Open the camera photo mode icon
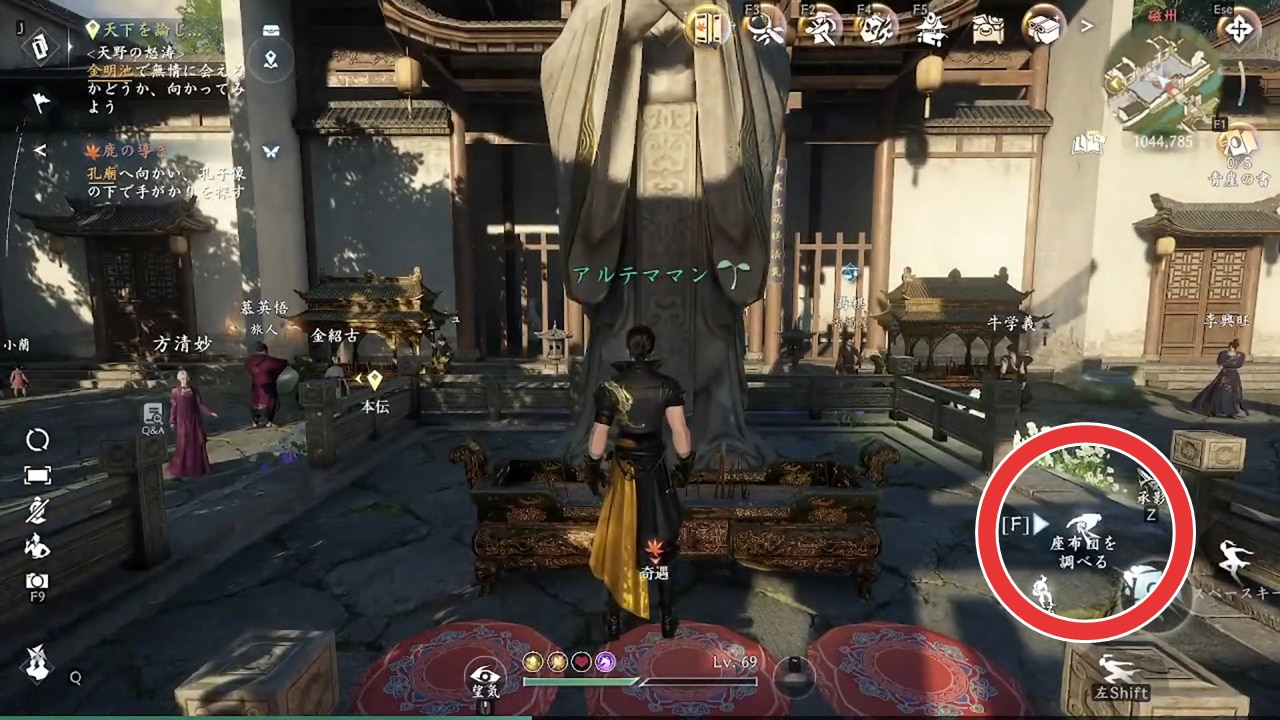The height and width of the screenshot is (720, 1280). [38, 581]
